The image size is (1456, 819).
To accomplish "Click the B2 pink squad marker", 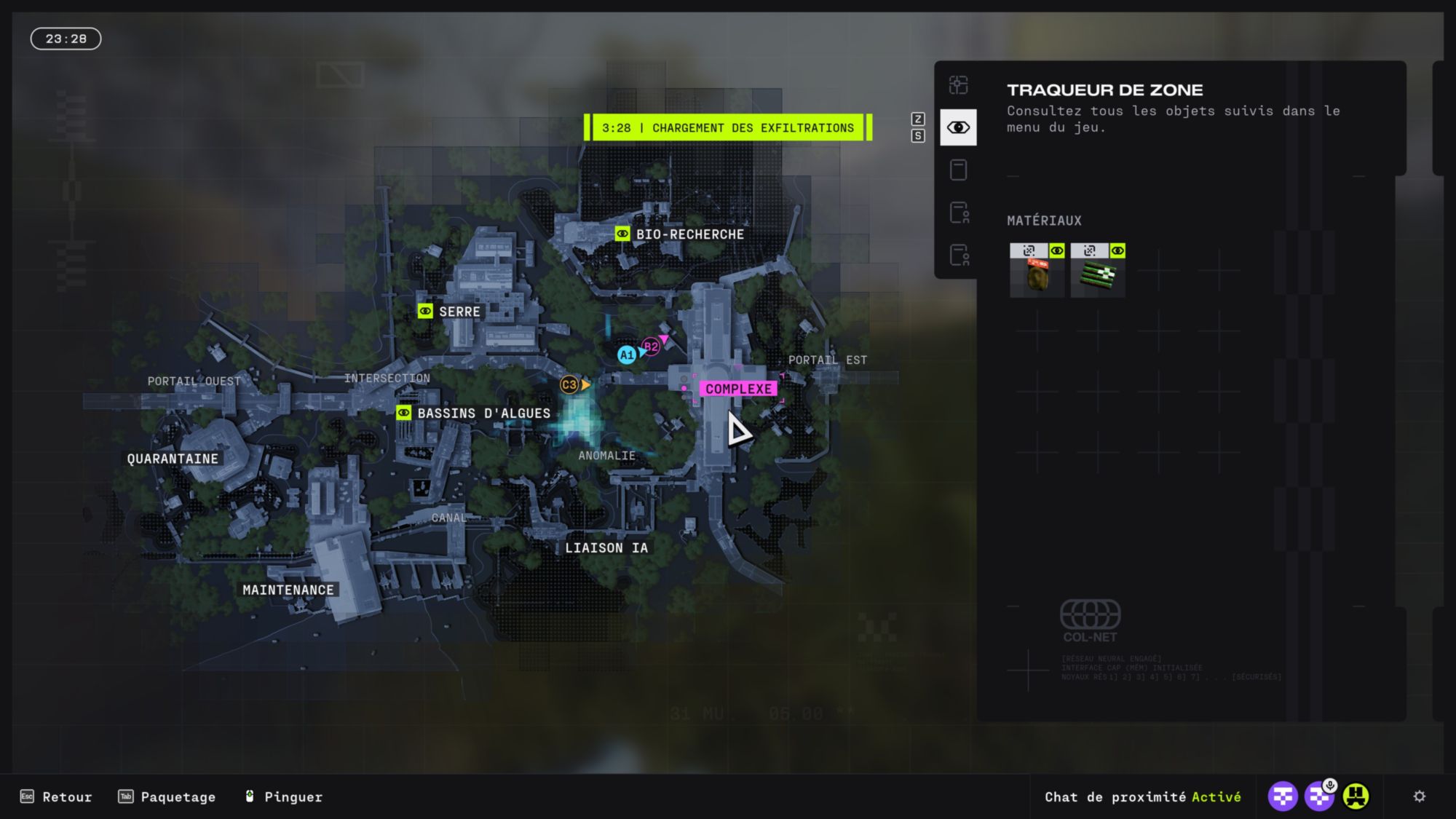I will coord(651,347).
